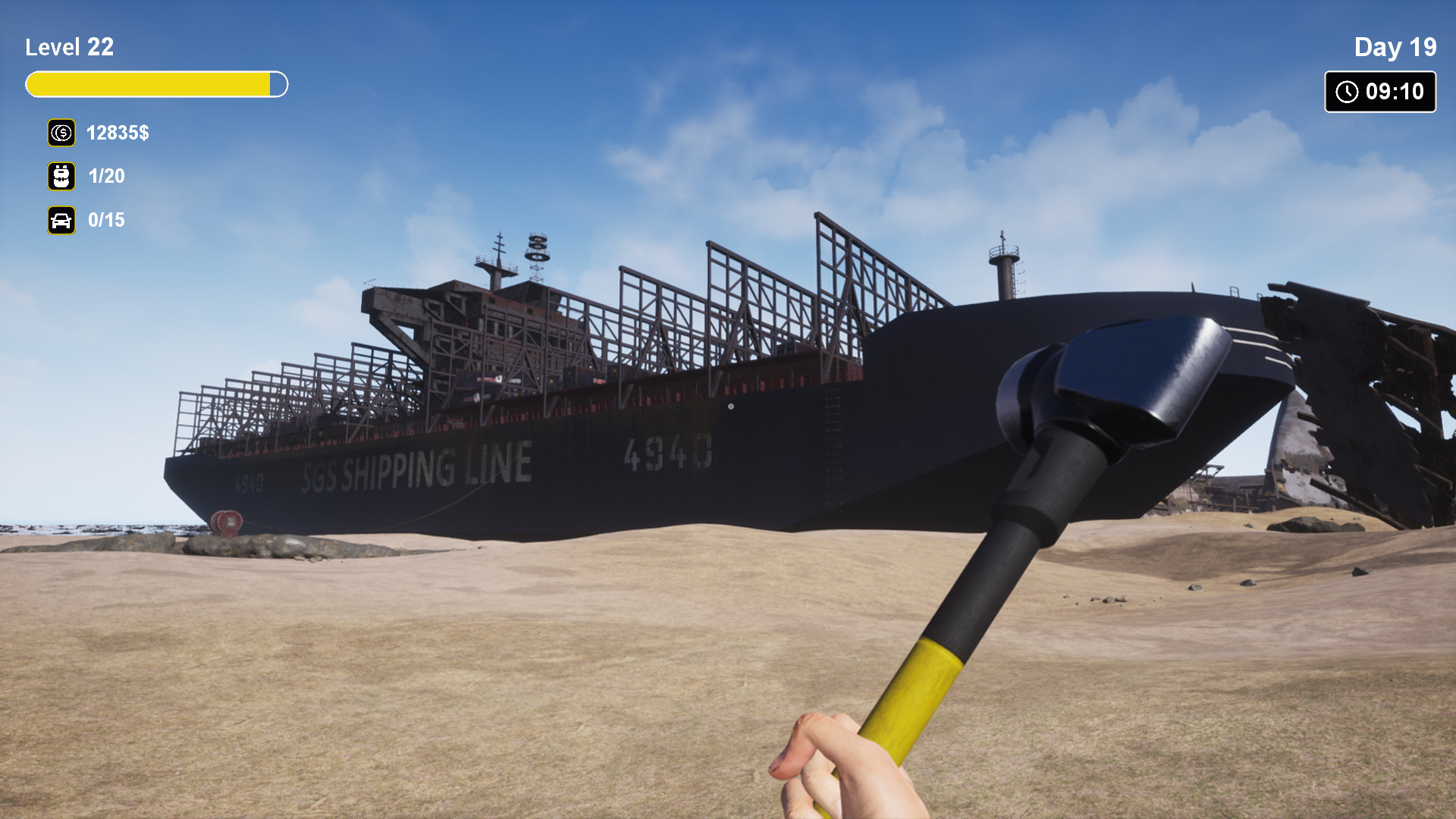Click the red lifebuoy near the ship's bow
Image resolution: width=1456 pixels, height=819 pixels.
(225, 523)
